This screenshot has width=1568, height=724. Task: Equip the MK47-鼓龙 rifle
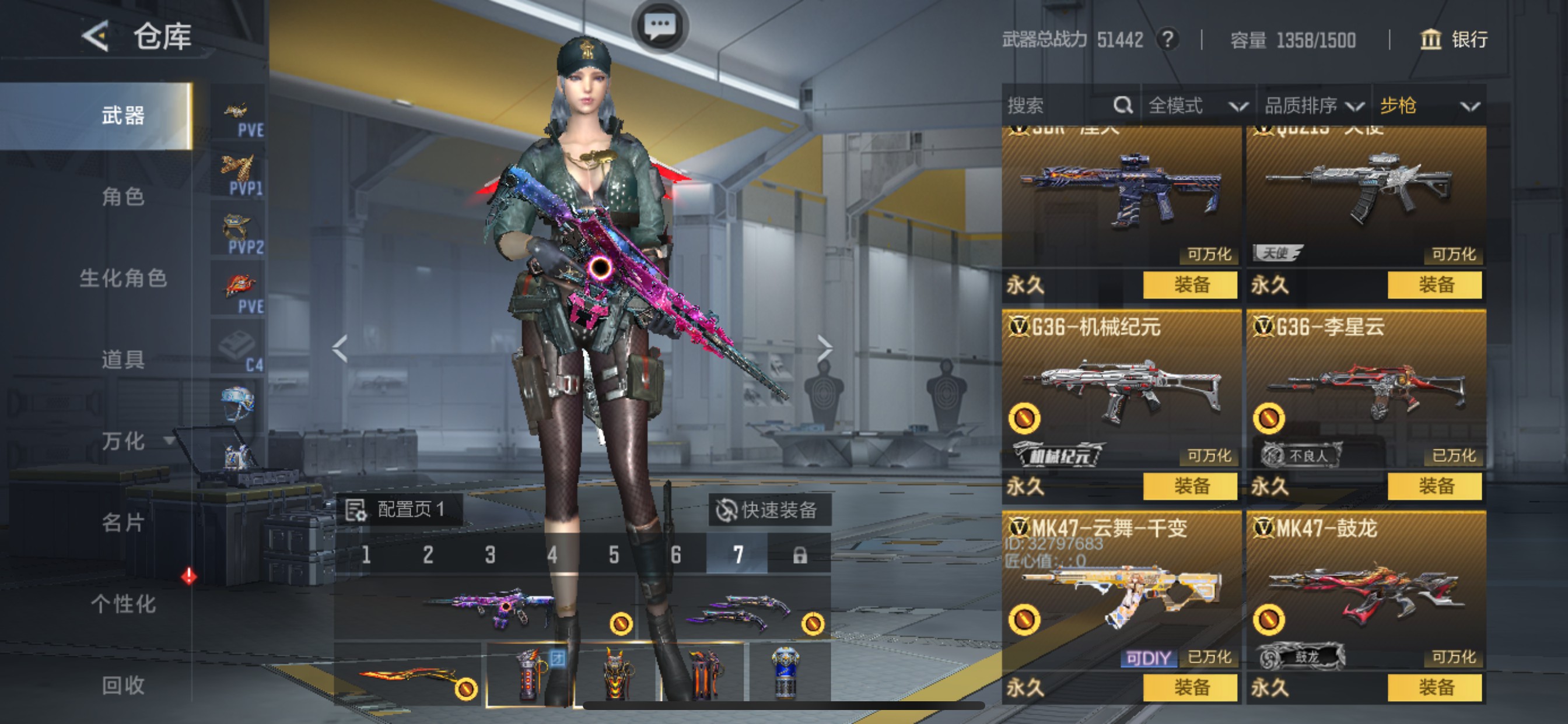pos(1434,687)
